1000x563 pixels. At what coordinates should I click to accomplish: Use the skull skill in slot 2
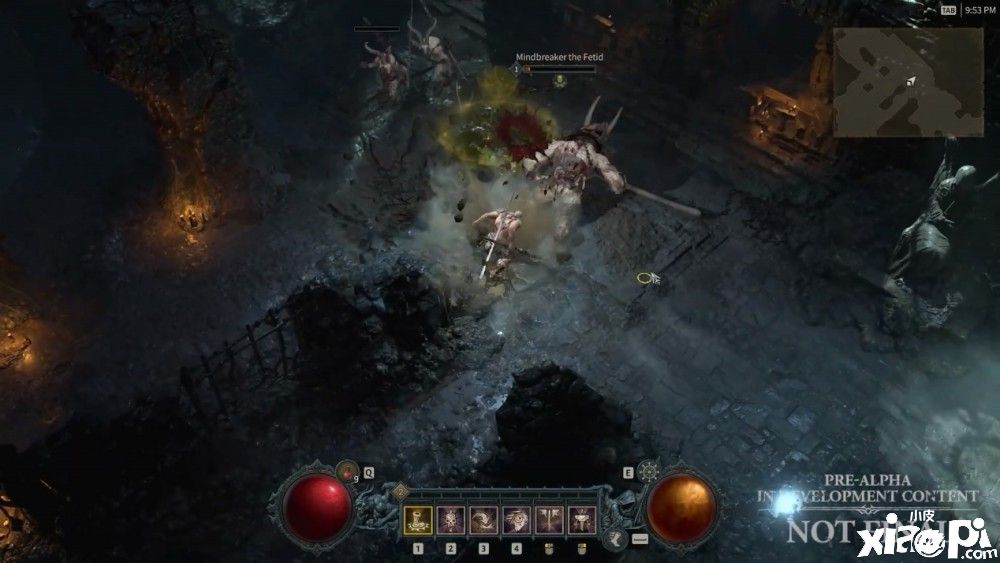click(x=451, y=519)
